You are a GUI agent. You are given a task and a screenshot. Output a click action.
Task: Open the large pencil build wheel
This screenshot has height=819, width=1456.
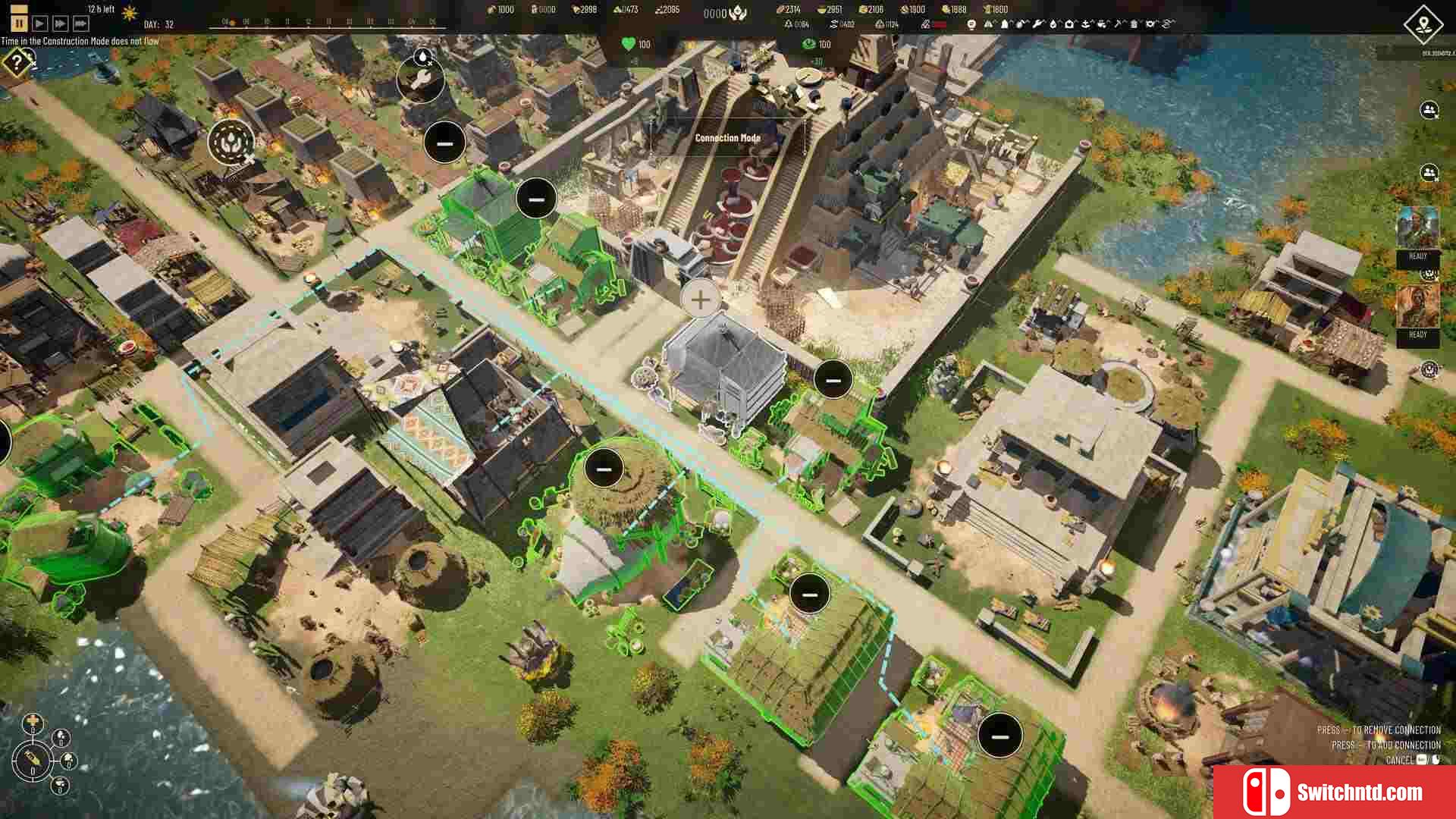(x=32, y=759)
